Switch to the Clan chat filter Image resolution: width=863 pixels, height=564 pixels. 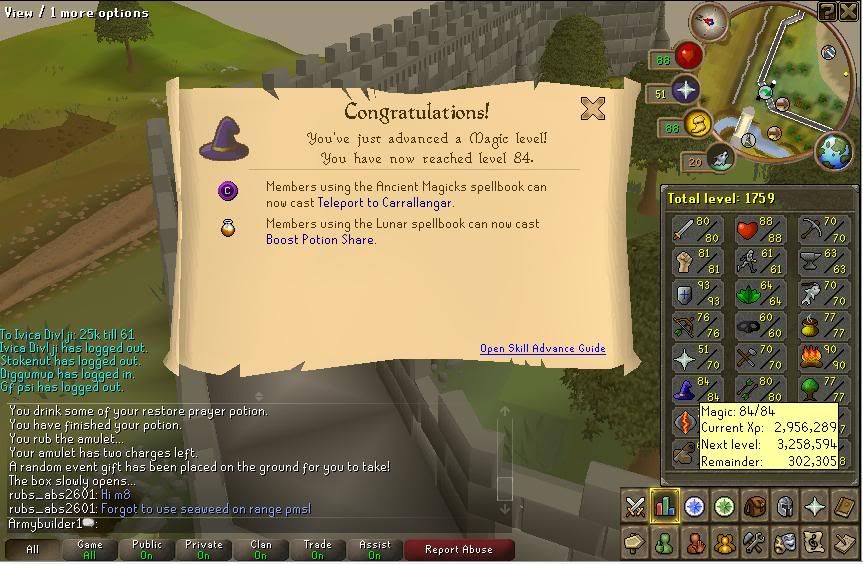[261, 549]
